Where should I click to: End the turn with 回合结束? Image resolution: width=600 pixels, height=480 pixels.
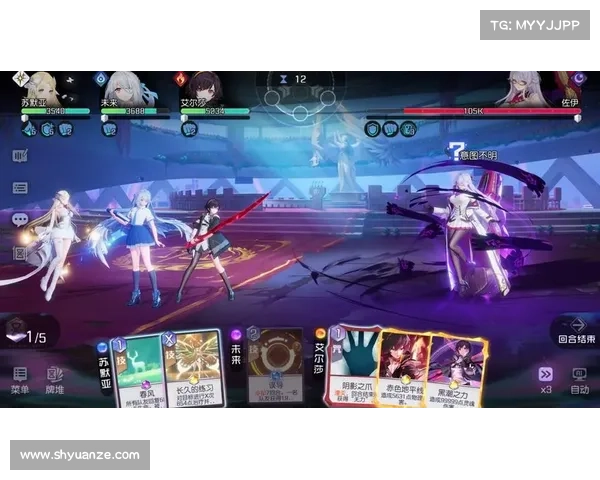tap(574, 330)
